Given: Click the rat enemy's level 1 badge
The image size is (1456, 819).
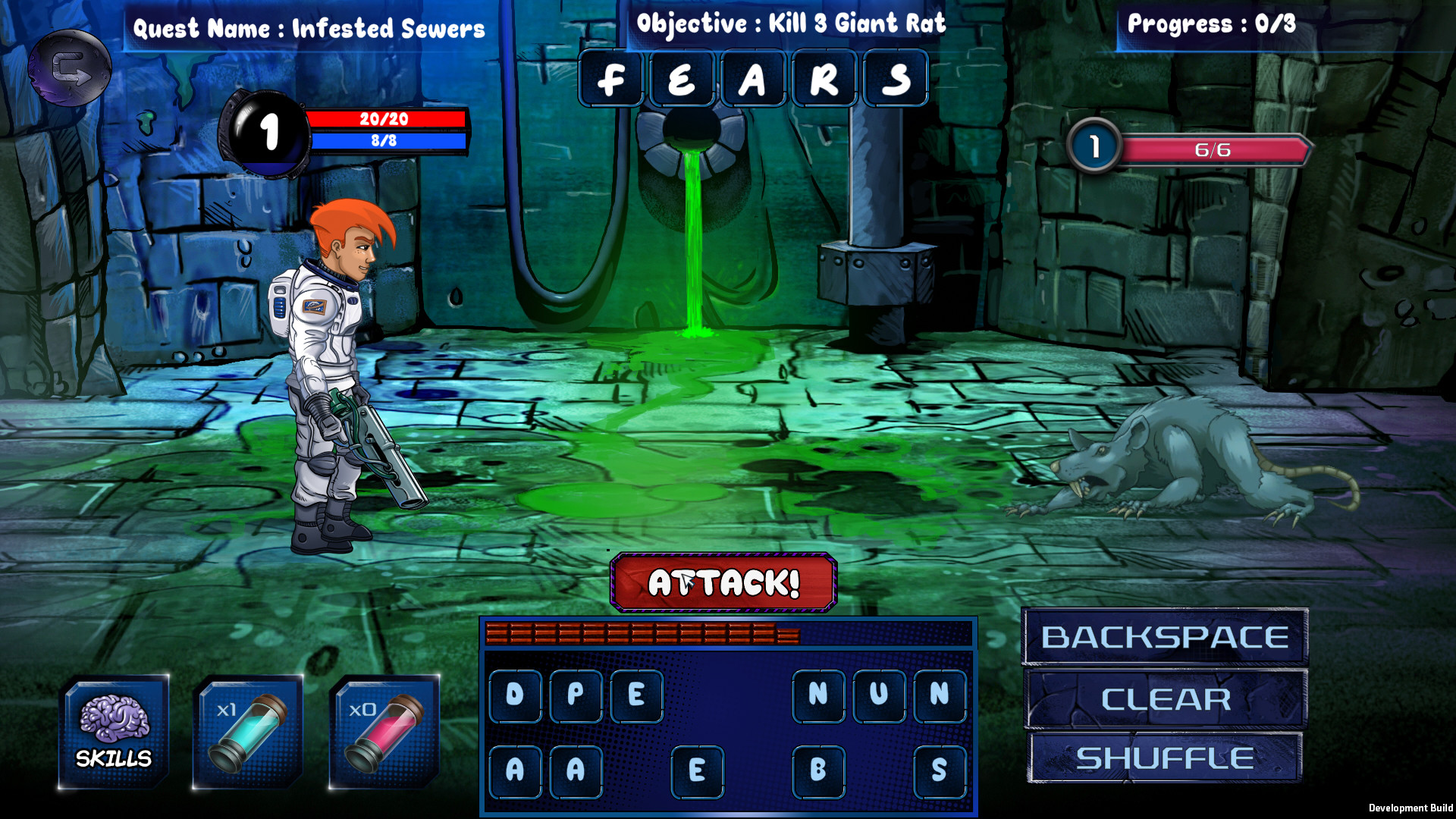Looking at the screenshot, I should pyautogui.click(x=1094, y=146).
